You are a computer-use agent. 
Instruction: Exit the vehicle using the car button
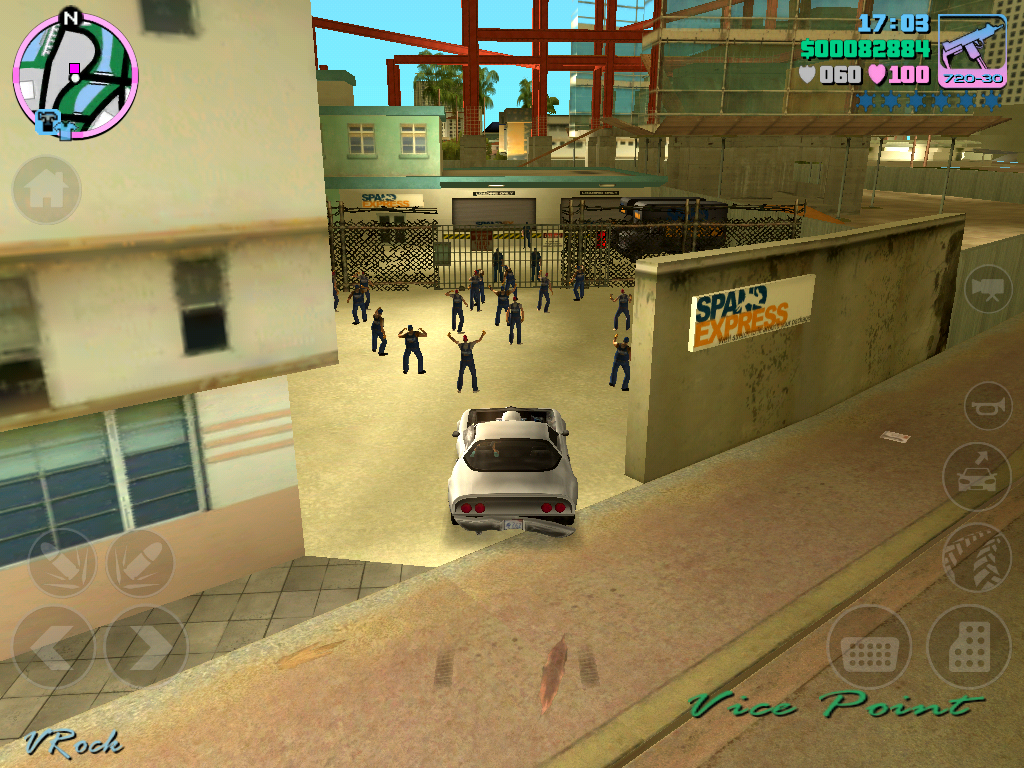pos(977,477)
